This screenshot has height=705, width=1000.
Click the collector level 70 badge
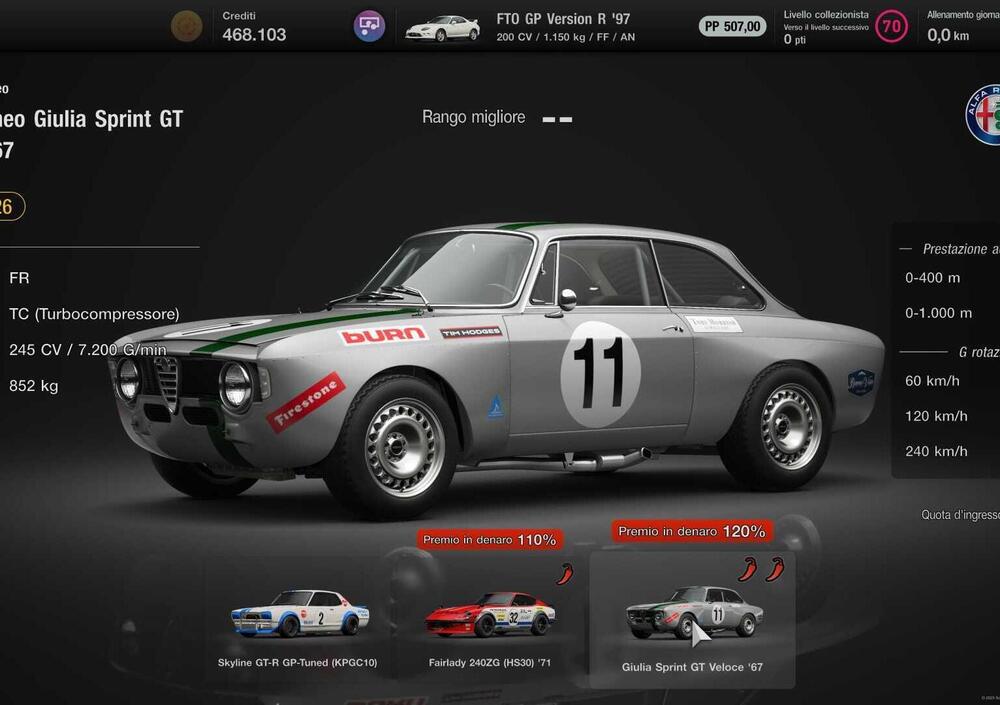click(891, 26)
